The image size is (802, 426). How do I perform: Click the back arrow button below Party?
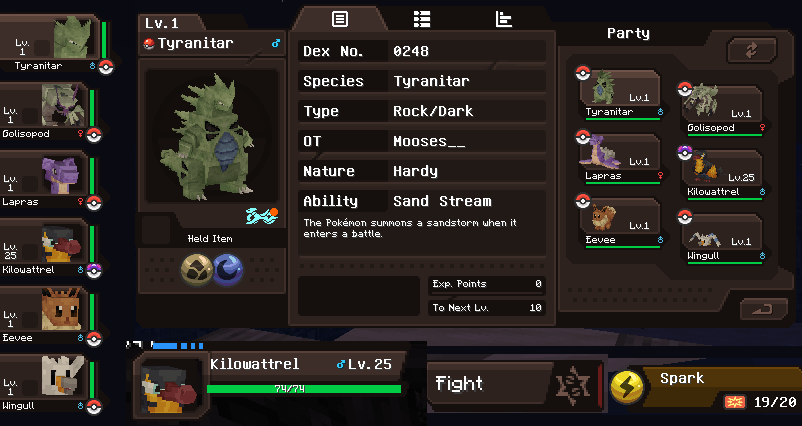[x=765, y=309]
